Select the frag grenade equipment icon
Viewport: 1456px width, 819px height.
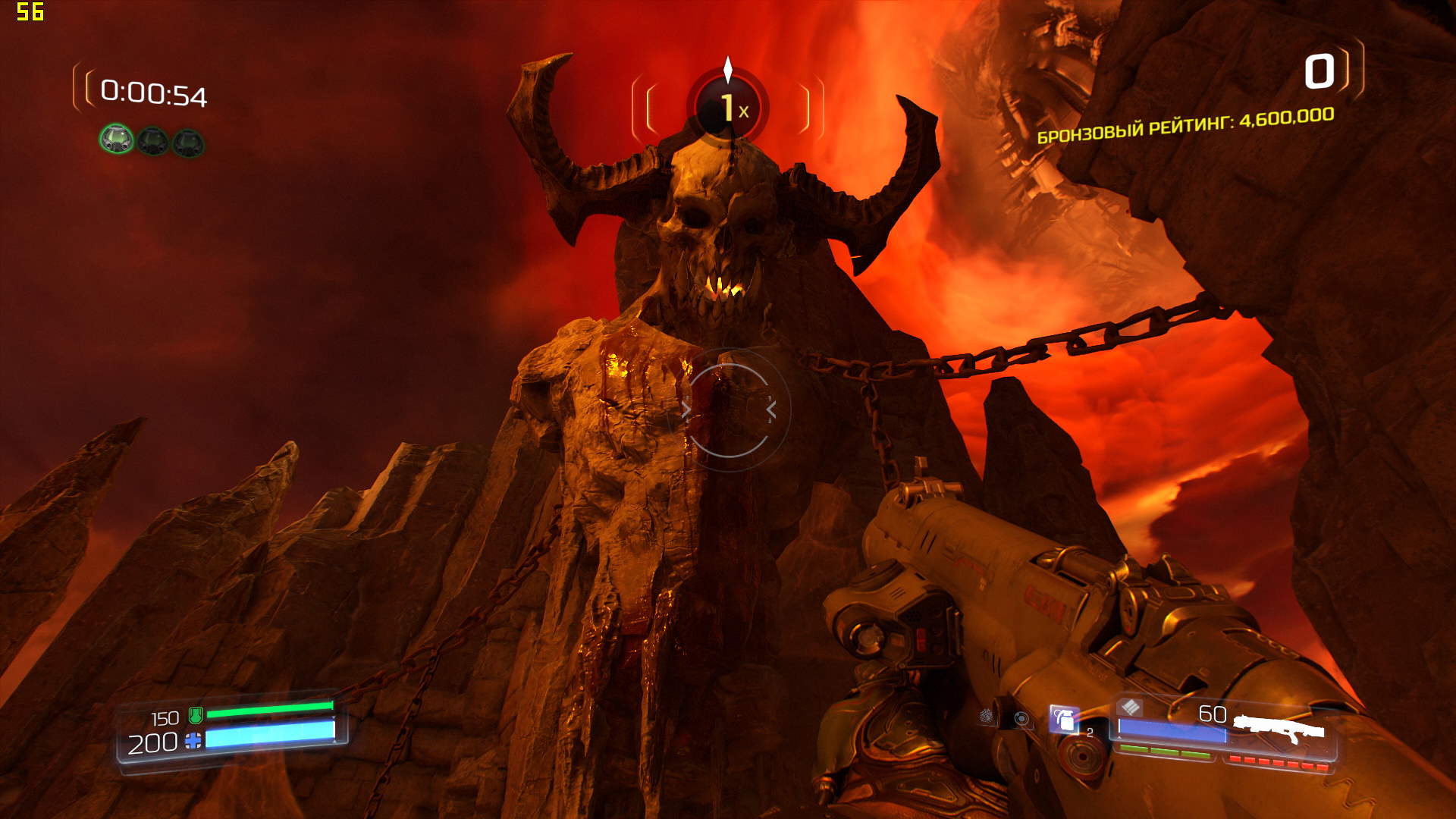(x=1065, y=718)
